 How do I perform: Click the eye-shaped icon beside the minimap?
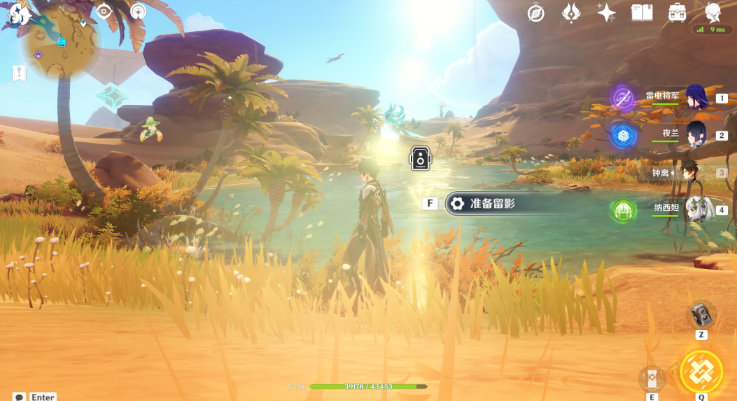104,12
